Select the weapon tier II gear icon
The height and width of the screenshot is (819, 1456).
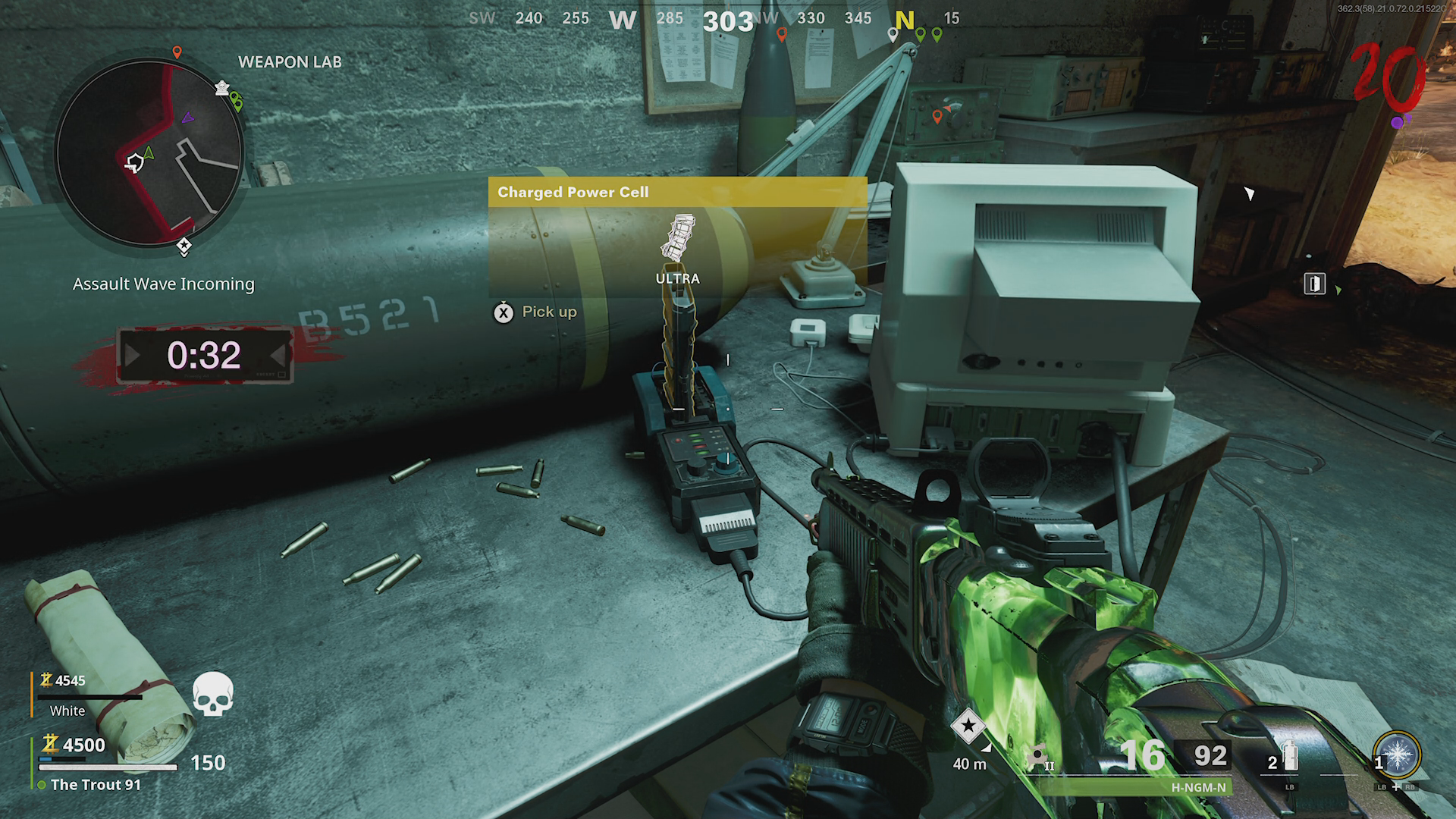pos(1037,757)
